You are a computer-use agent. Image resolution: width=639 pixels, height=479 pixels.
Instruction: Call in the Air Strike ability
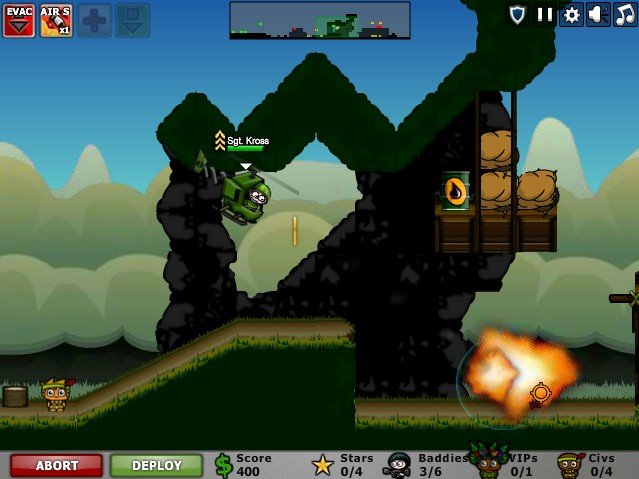pyautogui.click(x=56, y=20)
